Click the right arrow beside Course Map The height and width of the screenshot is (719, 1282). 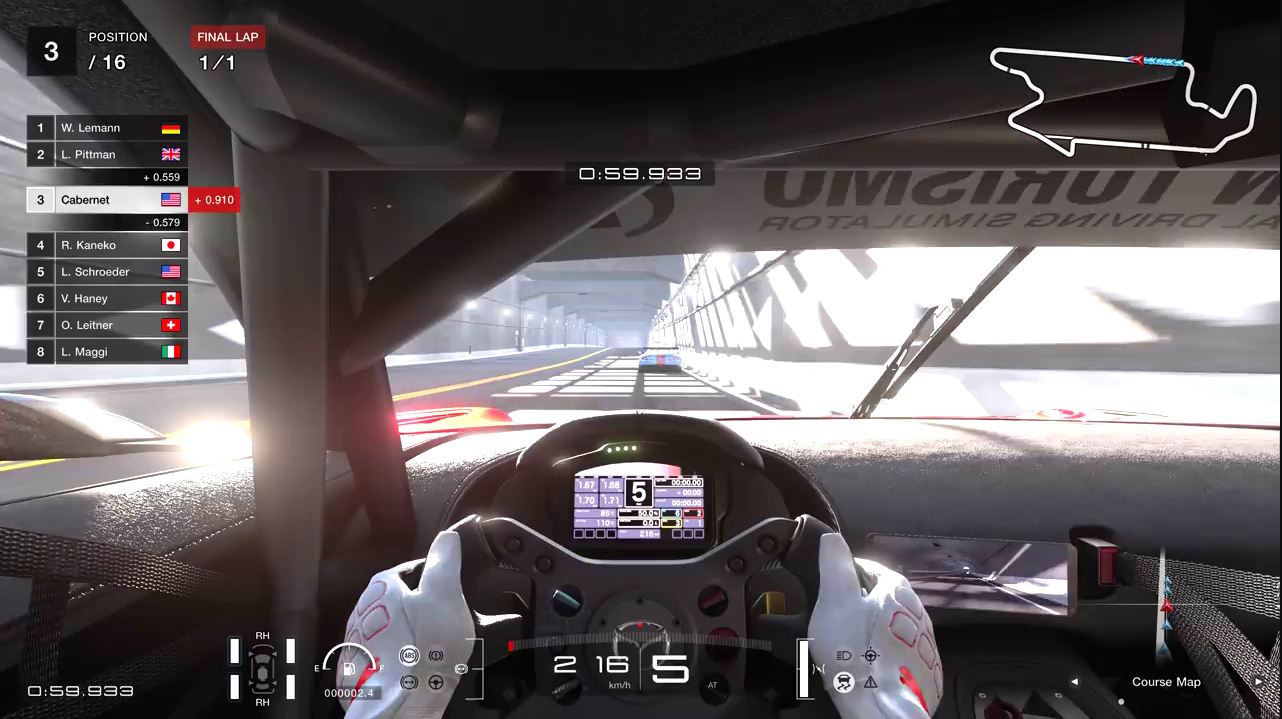(1258, 682)
